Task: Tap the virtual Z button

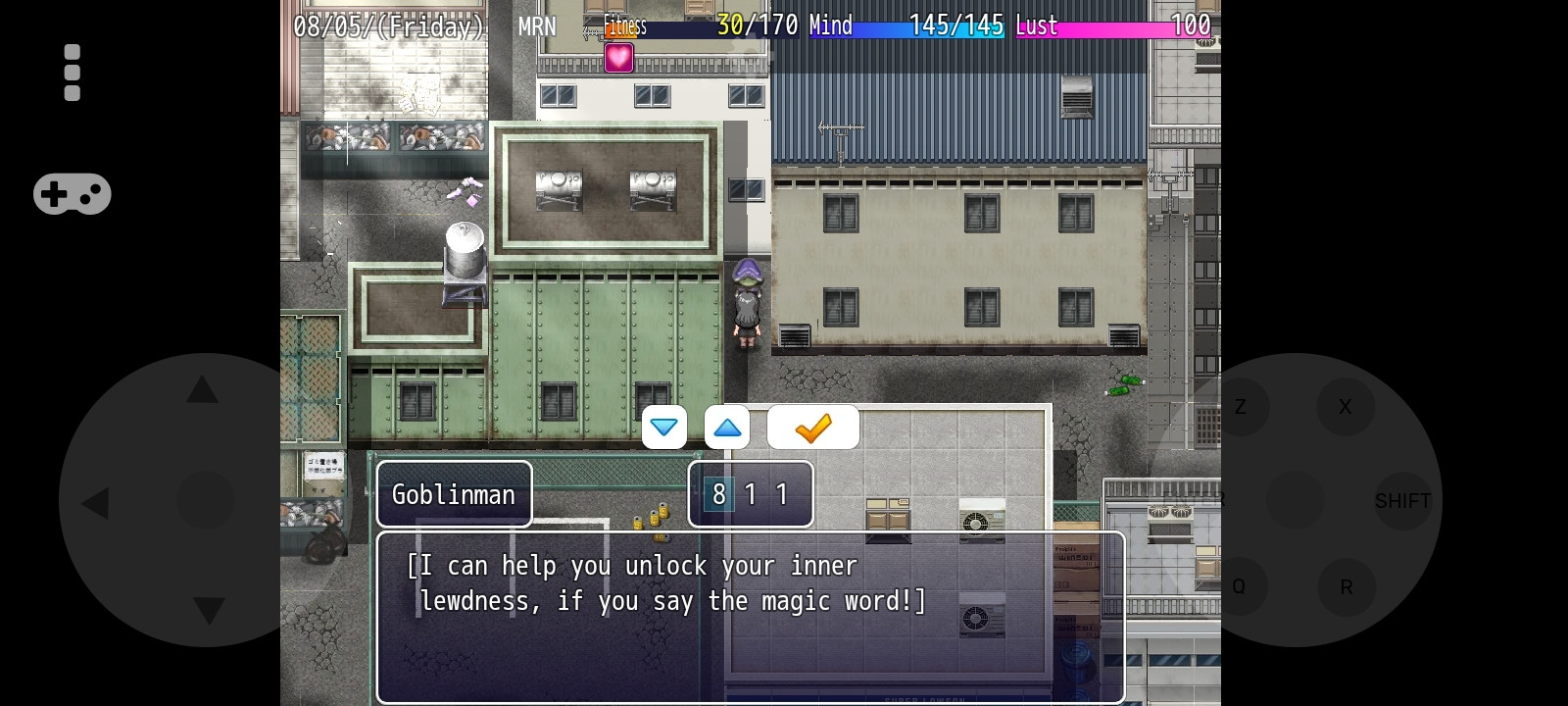Action: point(1241,406)
